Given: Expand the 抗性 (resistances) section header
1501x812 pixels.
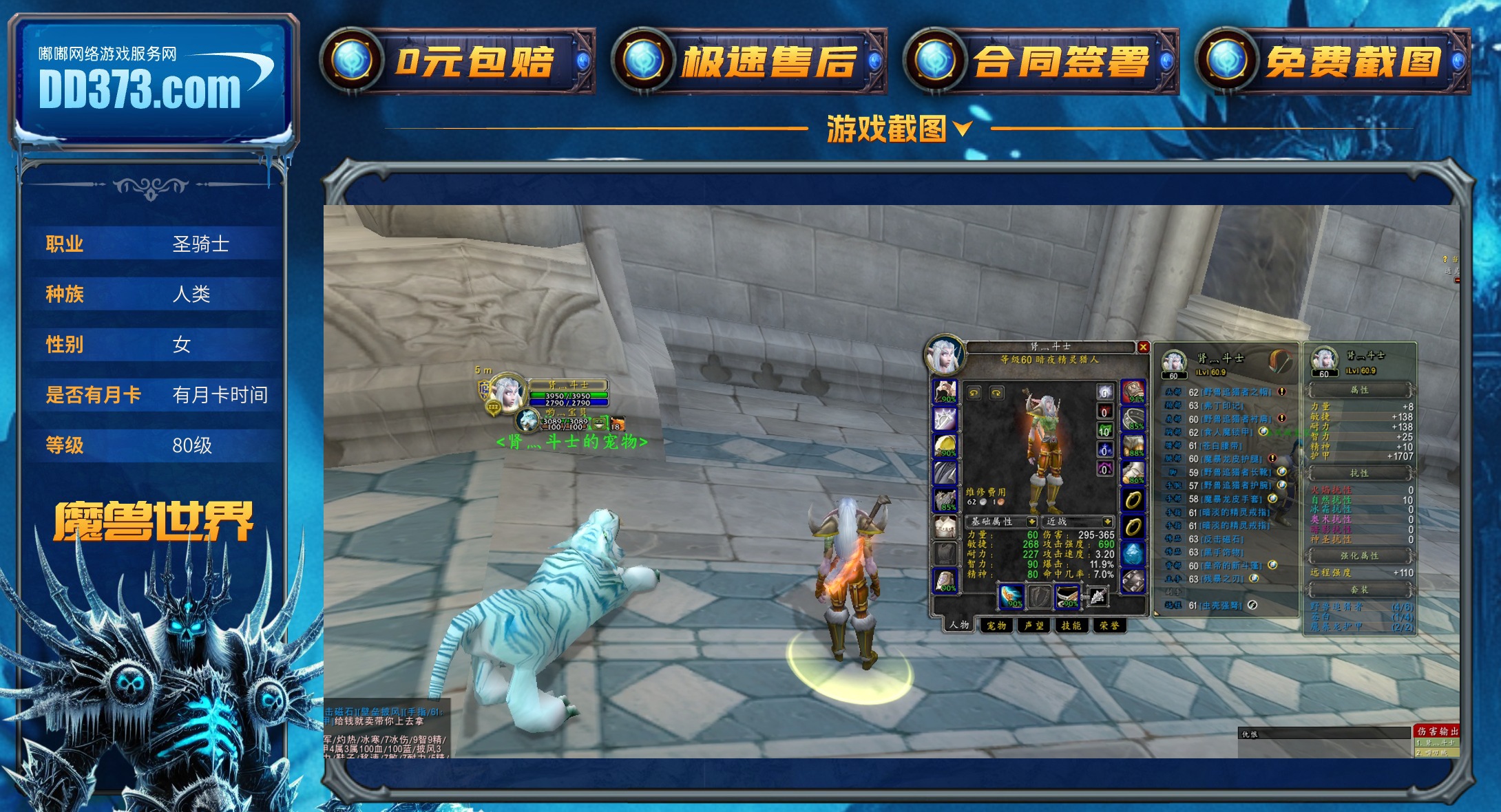Looking at the screenshot, I should coord(1359,473).
